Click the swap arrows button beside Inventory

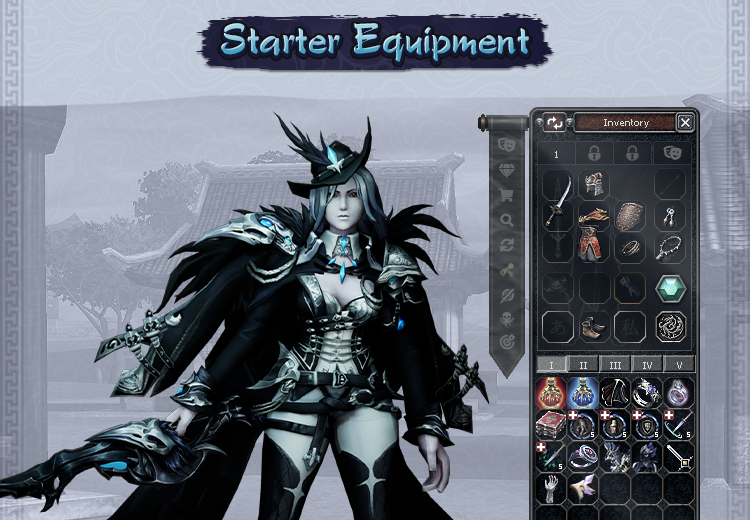coord(554,122)
